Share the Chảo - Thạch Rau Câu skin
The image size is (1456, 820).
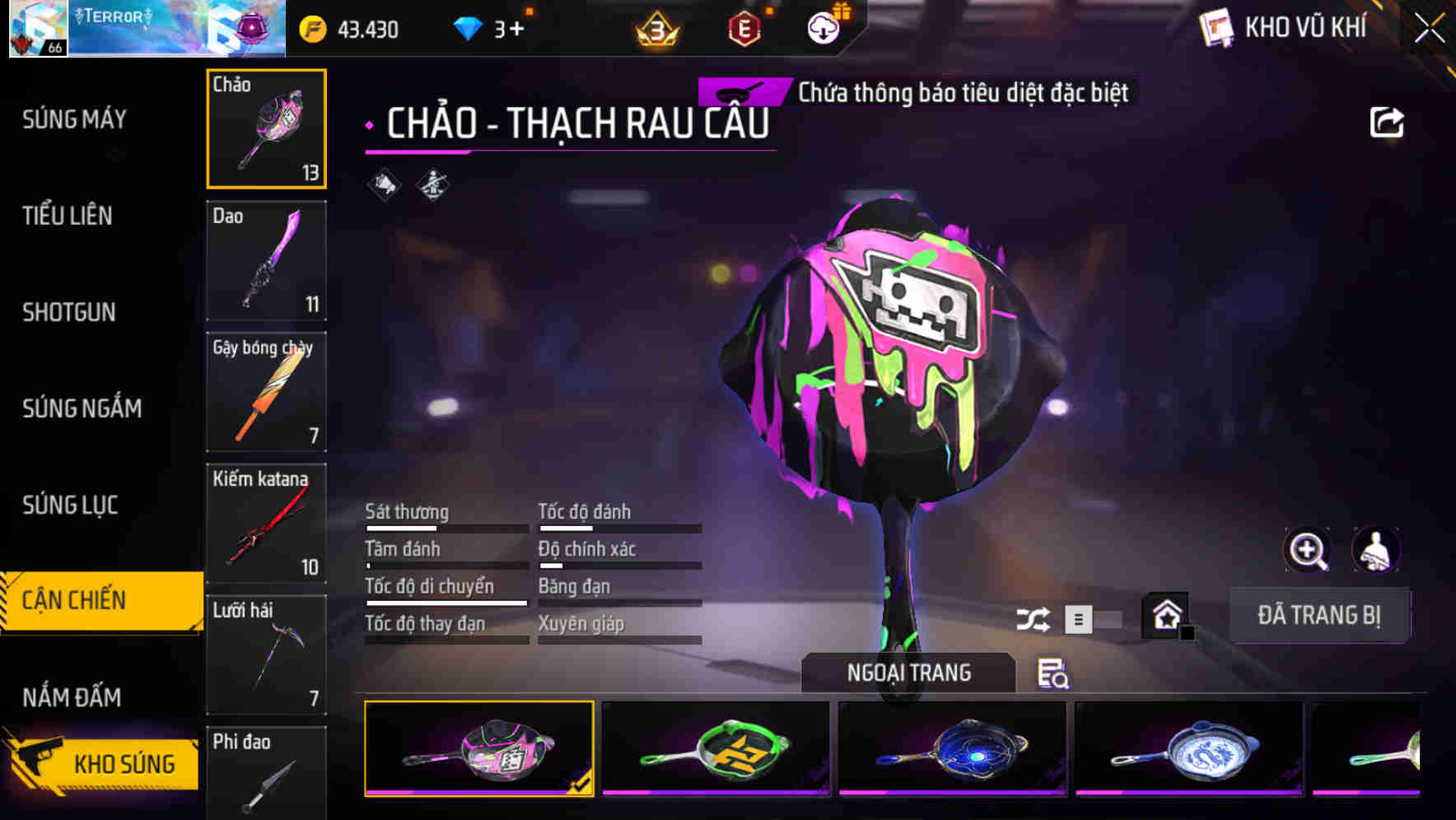(x=1388, y=120)
